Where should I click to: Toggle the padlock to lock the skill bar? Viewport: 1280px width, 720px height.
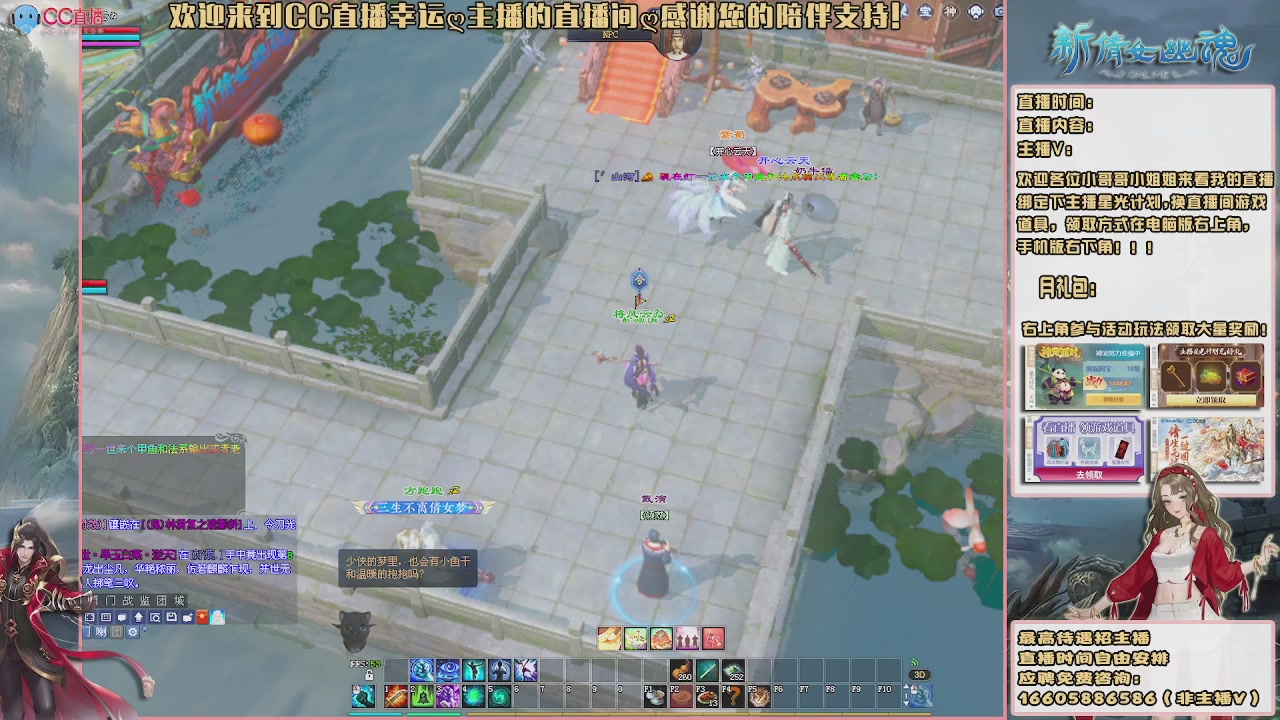368,675
